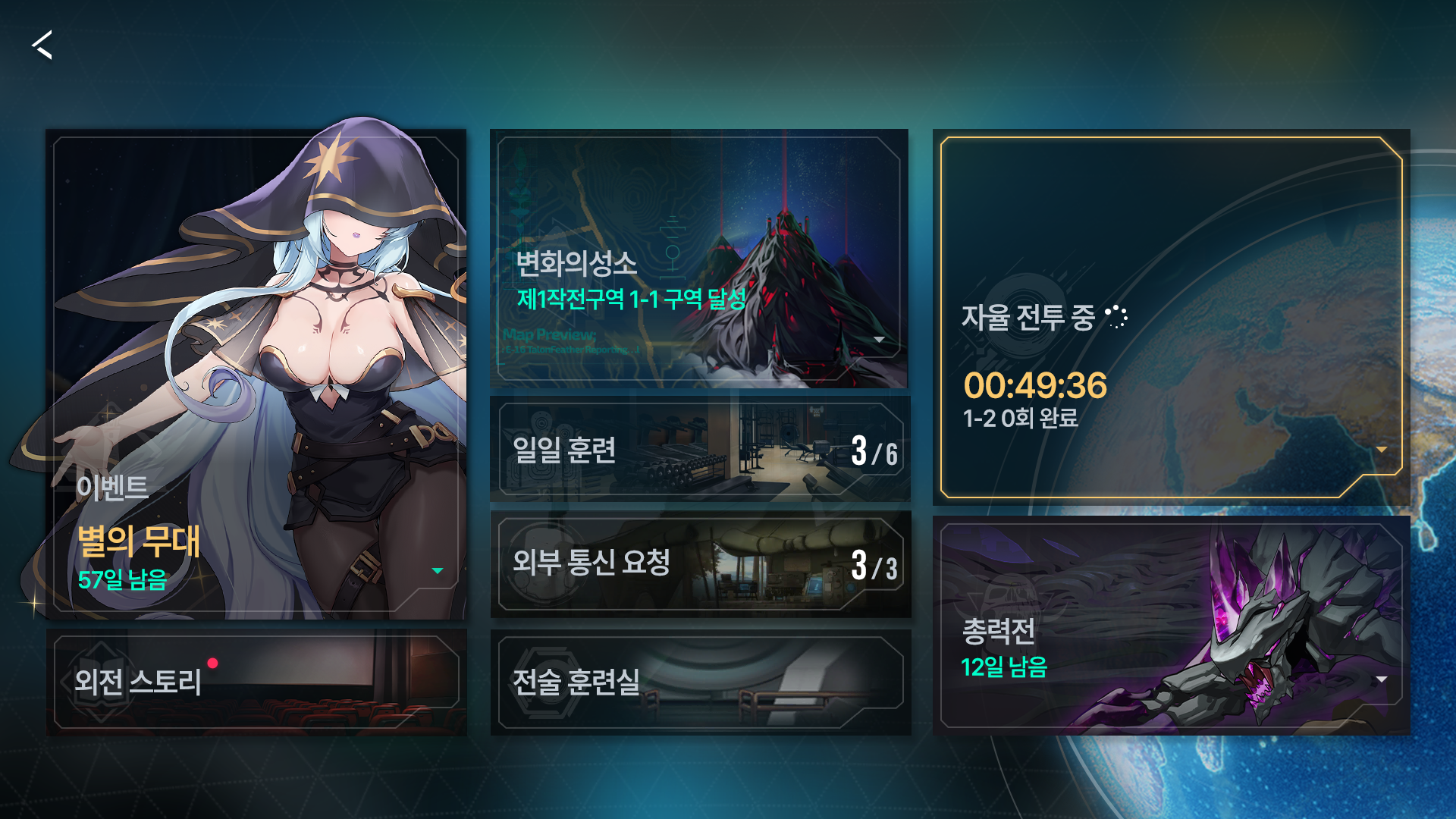
Task: Click the 00:49:36 auto-battle timer
Action: pyautogui.click(x=1037, y=387)
